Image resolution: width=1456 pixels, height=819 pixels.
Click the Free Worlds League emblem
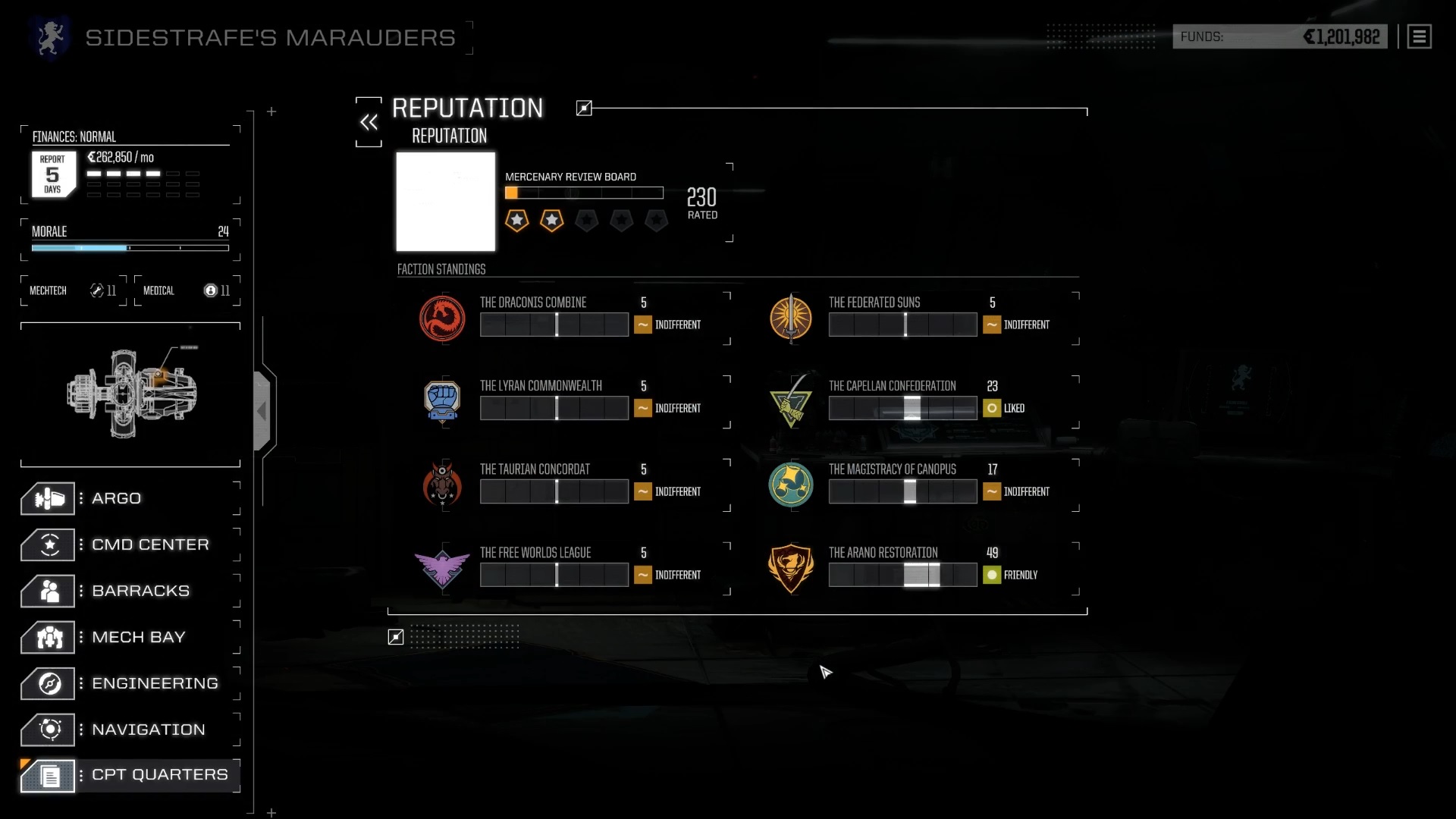pyautogui.click(x=442, y=568)
